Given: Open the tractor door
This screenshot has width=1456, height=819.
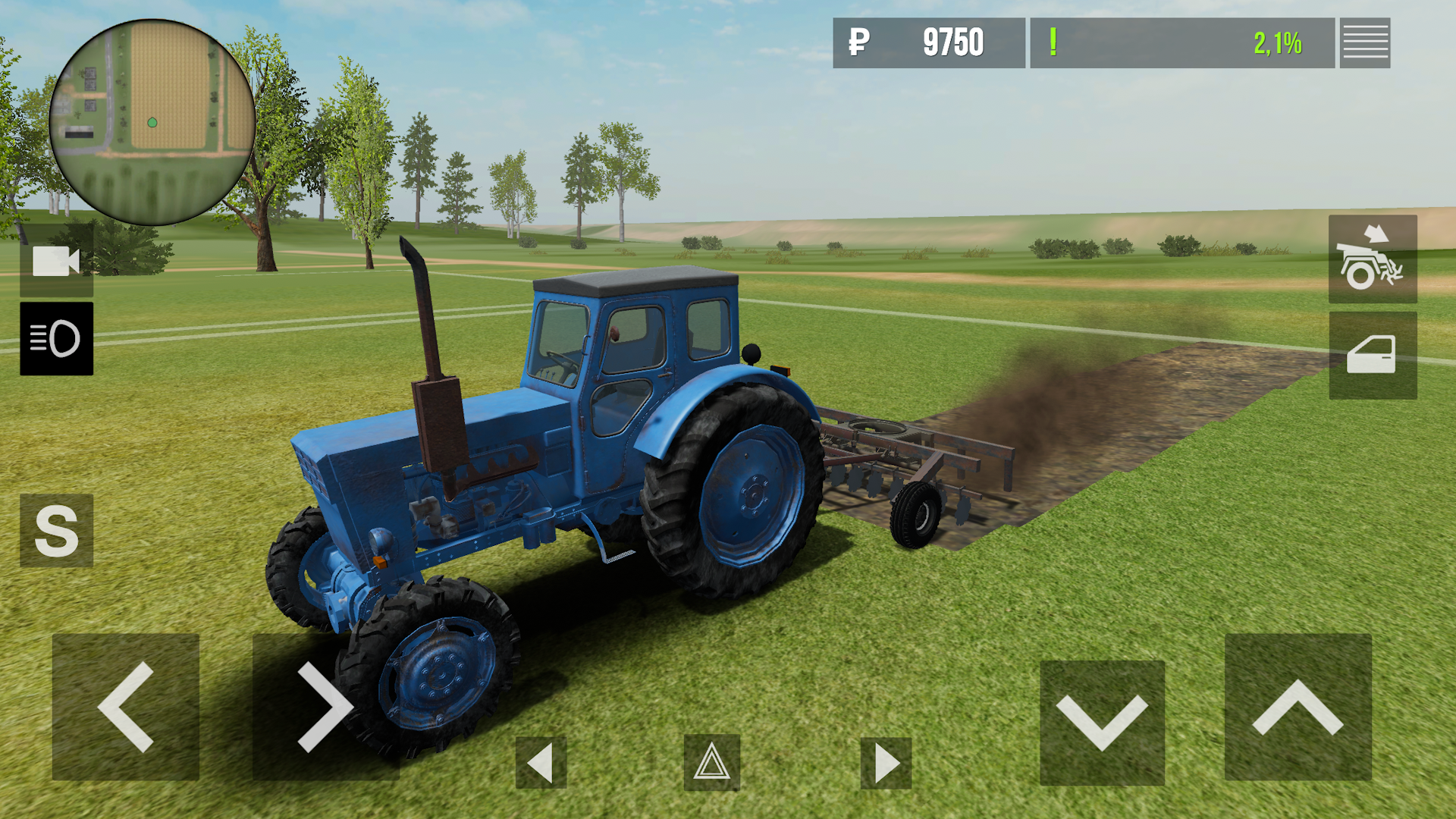Looking at the screenshot, I should (x=1373, y=356).
